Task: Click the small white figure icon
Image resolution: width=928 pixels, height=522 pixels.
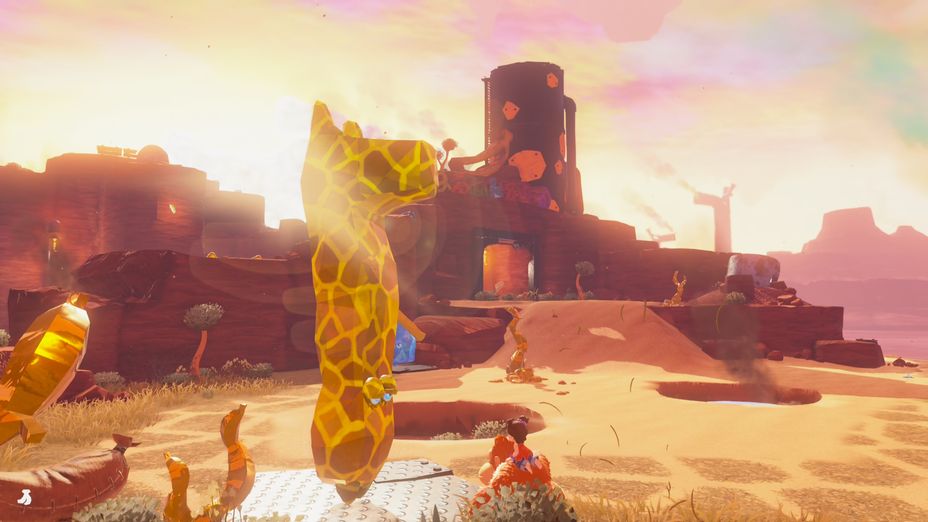Action: [24, 496]
